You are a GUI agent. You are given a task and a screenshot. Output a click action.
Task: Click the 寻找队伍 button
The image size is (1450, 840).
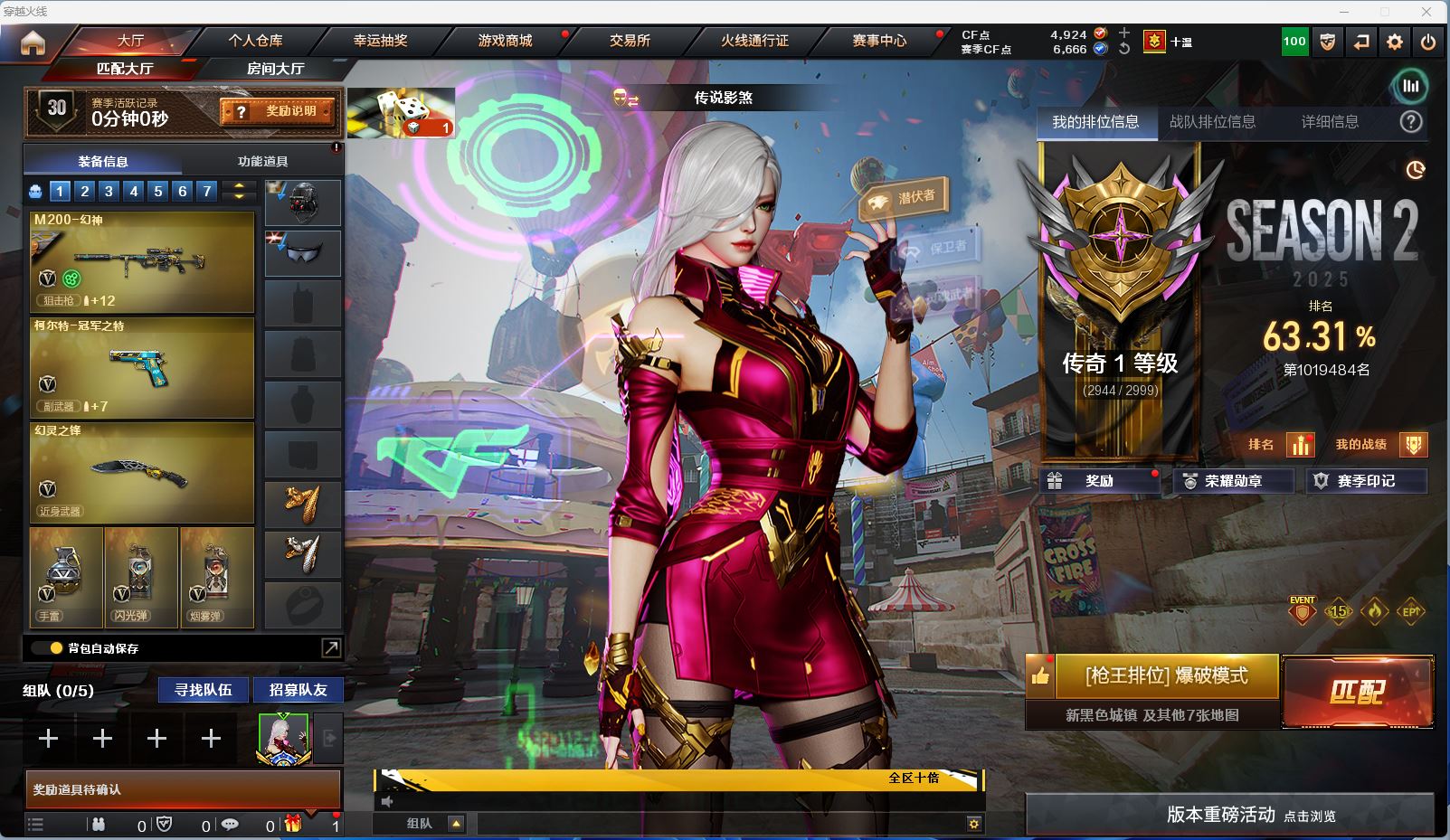point(204,690)
